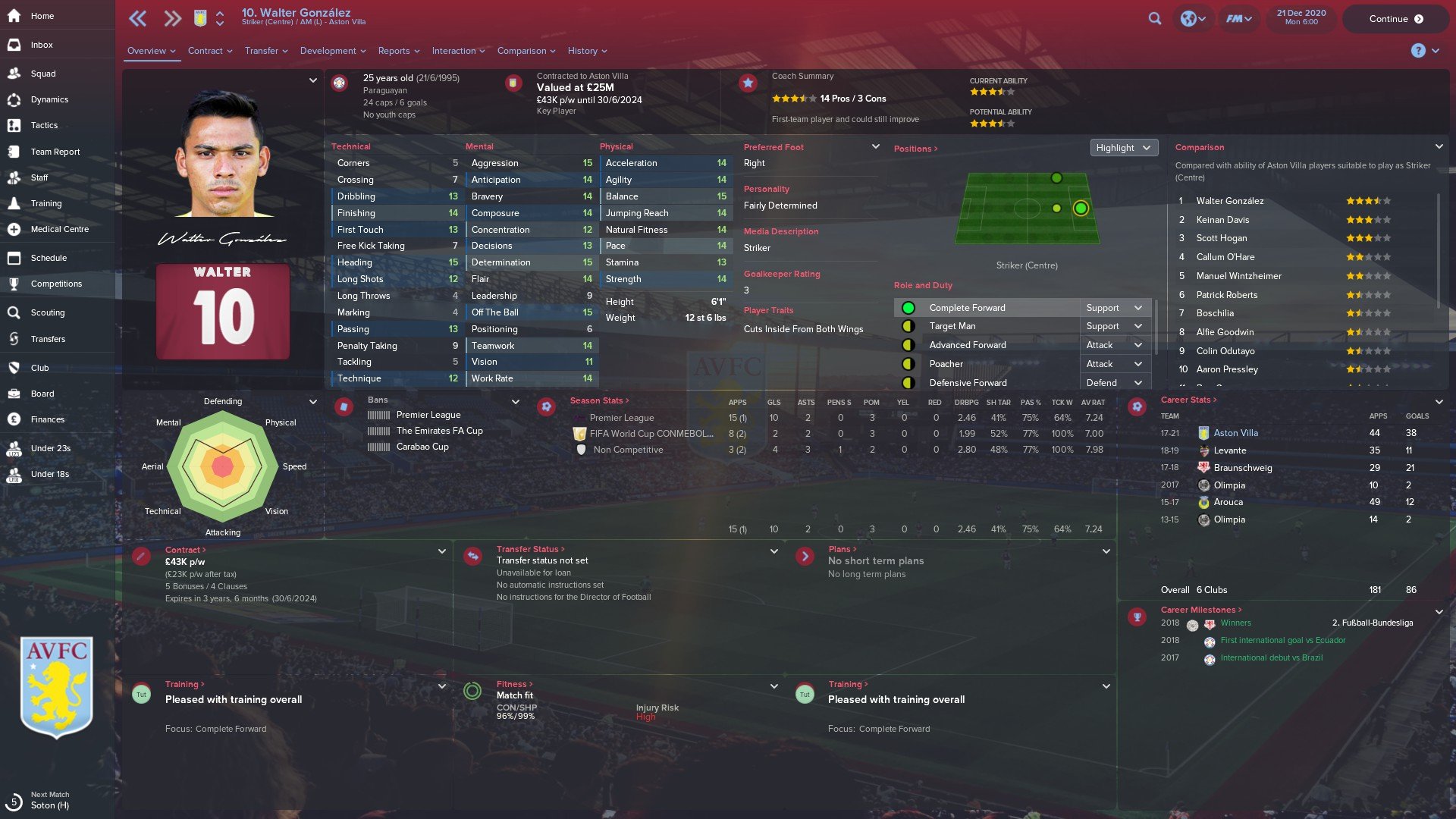Open the search magnifier icon
Viewport: 1456px width, 819px height.
1155,19
